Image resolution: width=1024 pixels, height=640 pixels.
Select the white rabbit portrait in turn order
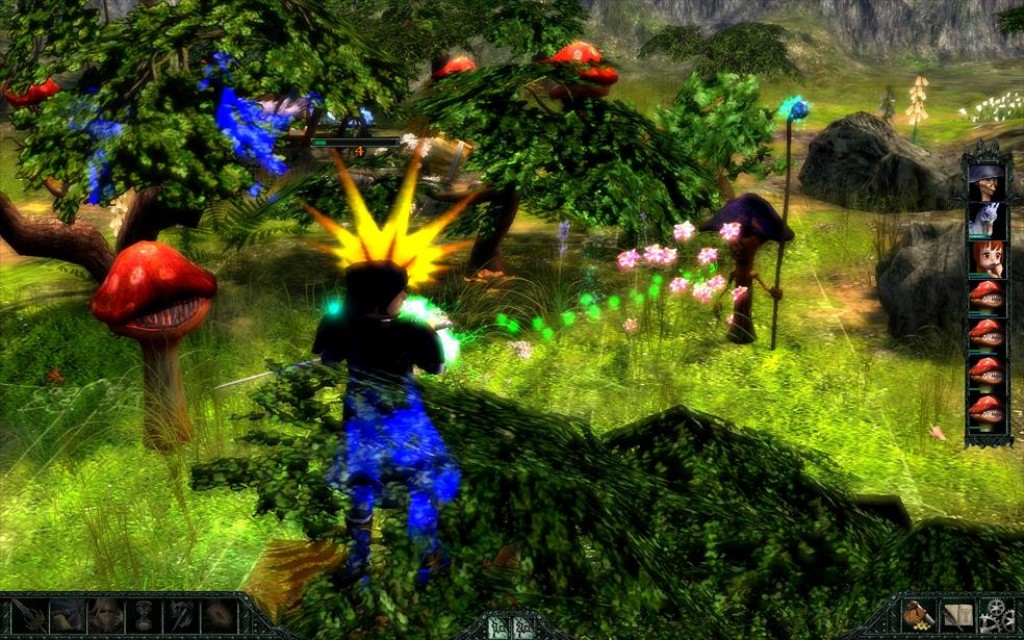tap(986, 220)
